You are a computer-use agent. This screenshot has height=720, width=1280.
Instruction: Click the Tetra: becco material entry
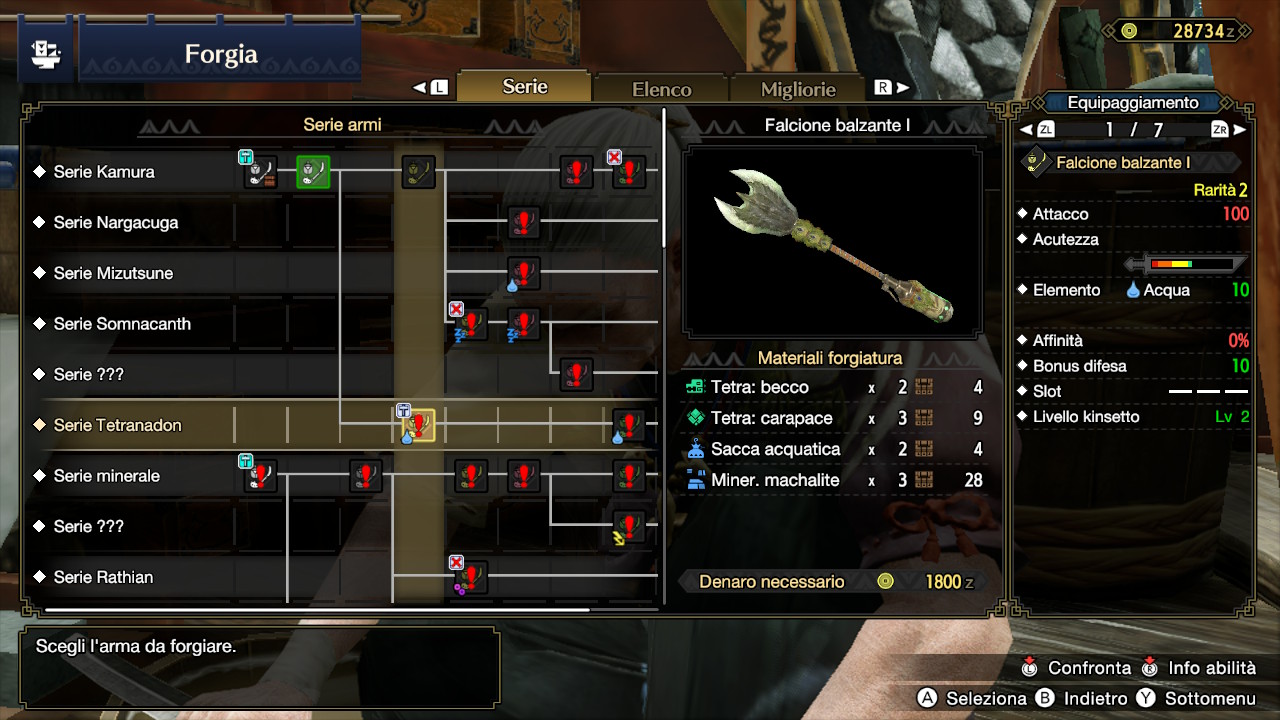[760, 387]
